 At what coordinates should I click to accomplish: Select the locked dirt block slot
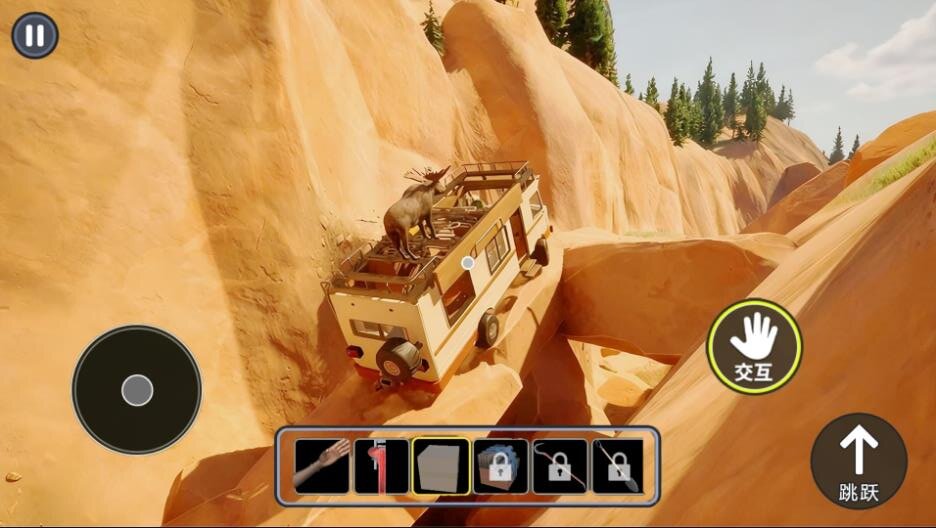click(x=500, y=466)
